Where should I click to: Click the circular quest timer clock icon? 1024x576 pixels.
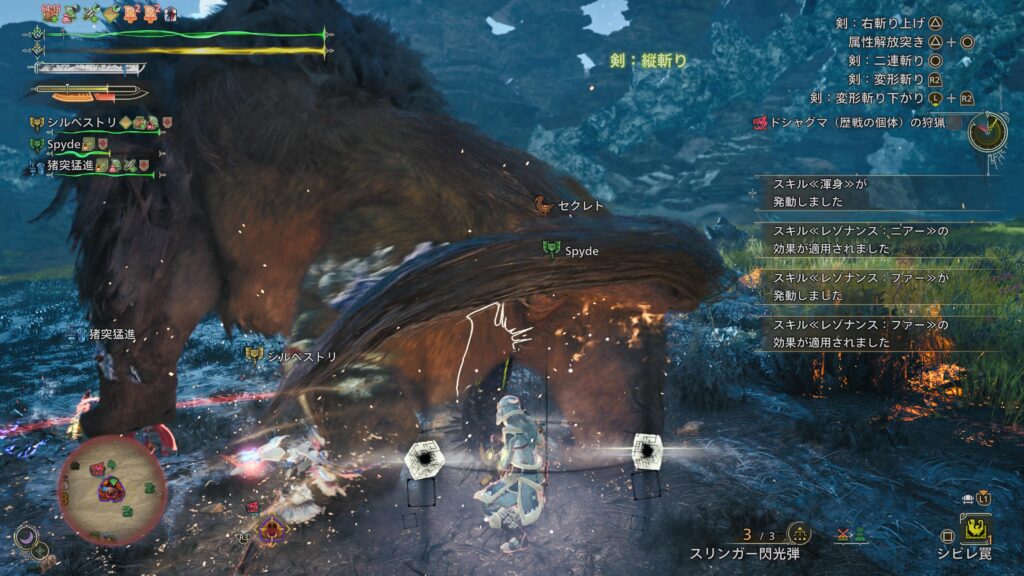[988, 131]
